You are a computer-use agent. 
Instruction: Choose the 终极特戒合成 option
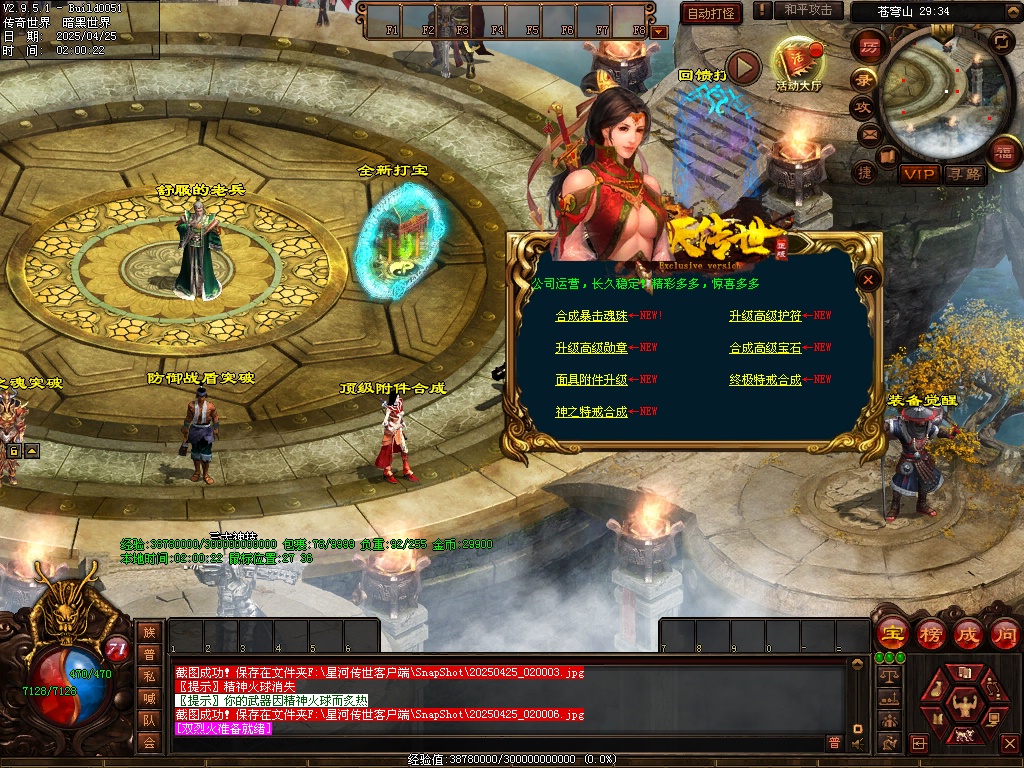765,380
